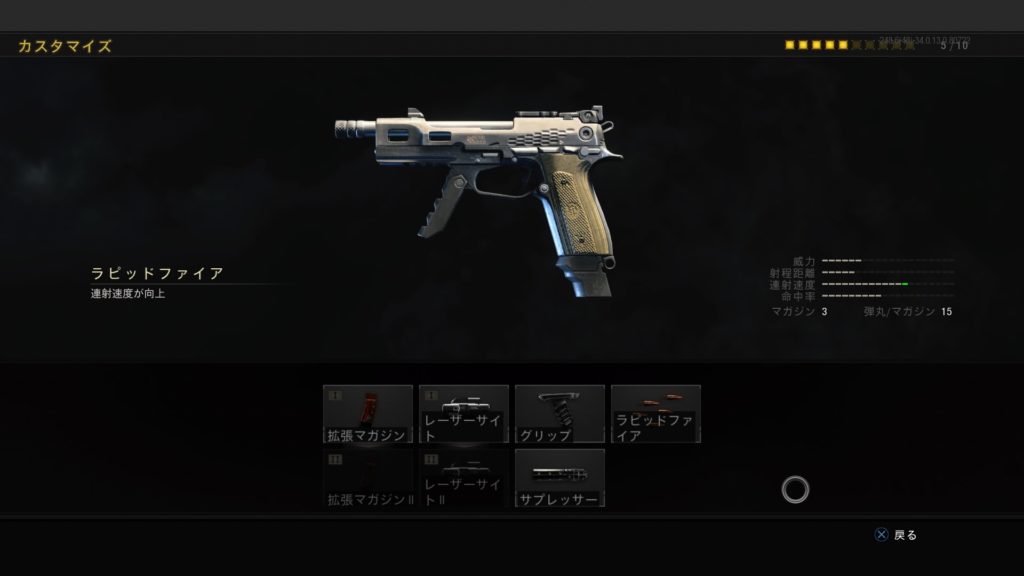Select the 拡張マガジン attachment slot

click(368, 413)
